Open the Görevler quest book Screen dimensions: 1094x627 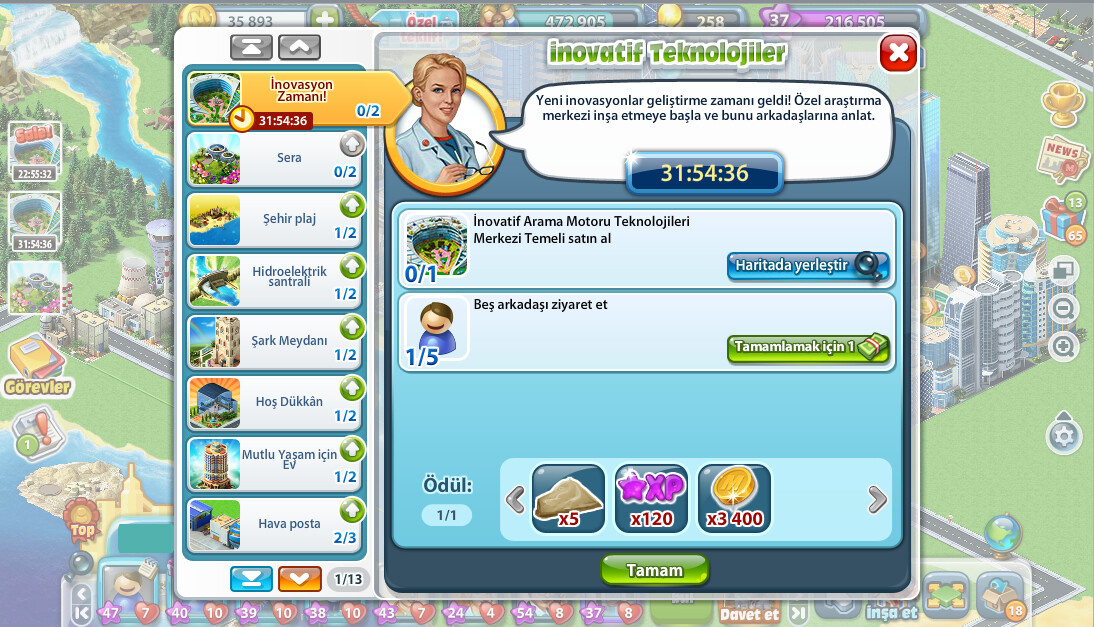[38, 366]
